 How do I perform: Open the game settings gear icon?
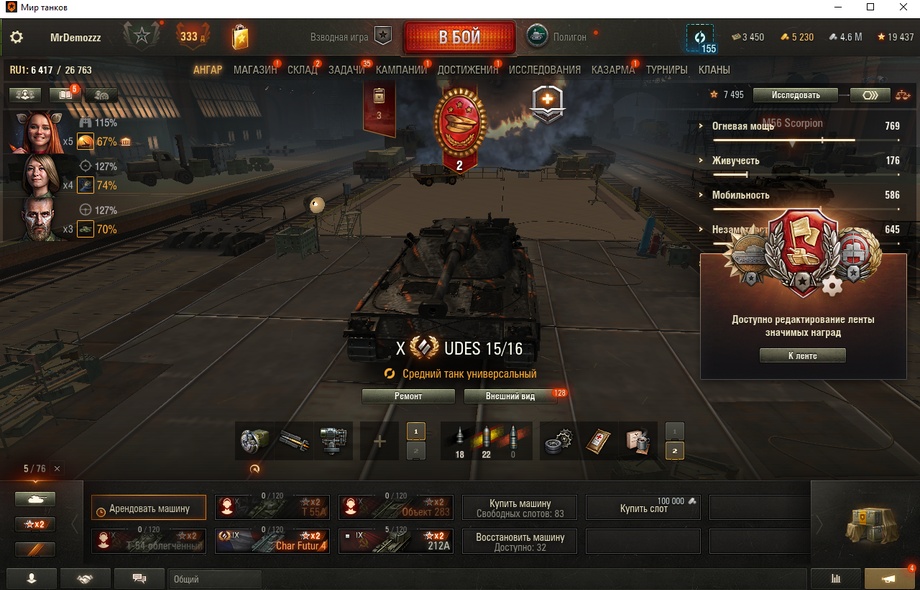[x=16, y=37]
